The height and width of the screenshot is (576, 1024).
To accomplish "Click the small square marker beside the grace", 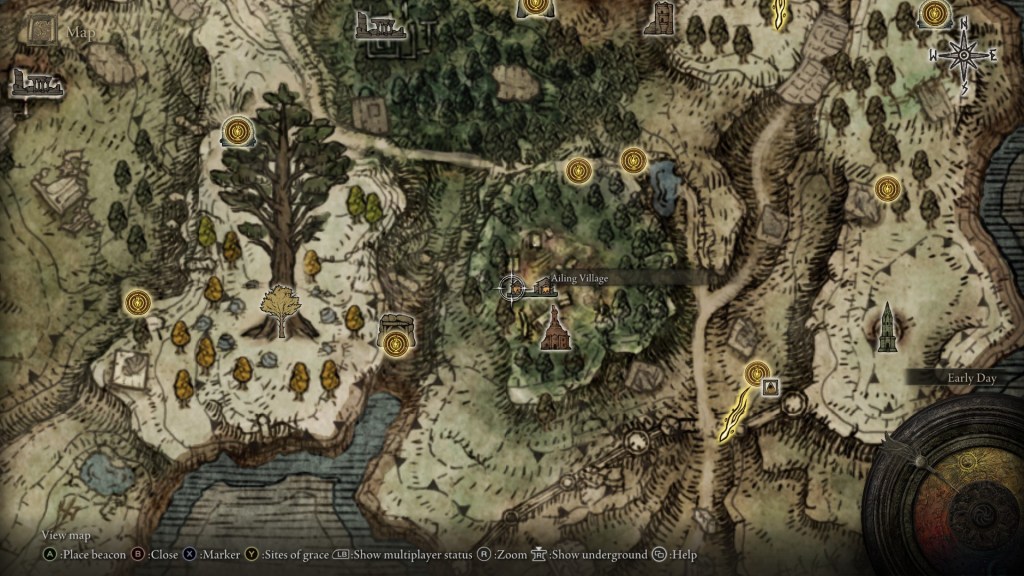I will (x=771, y=387).
